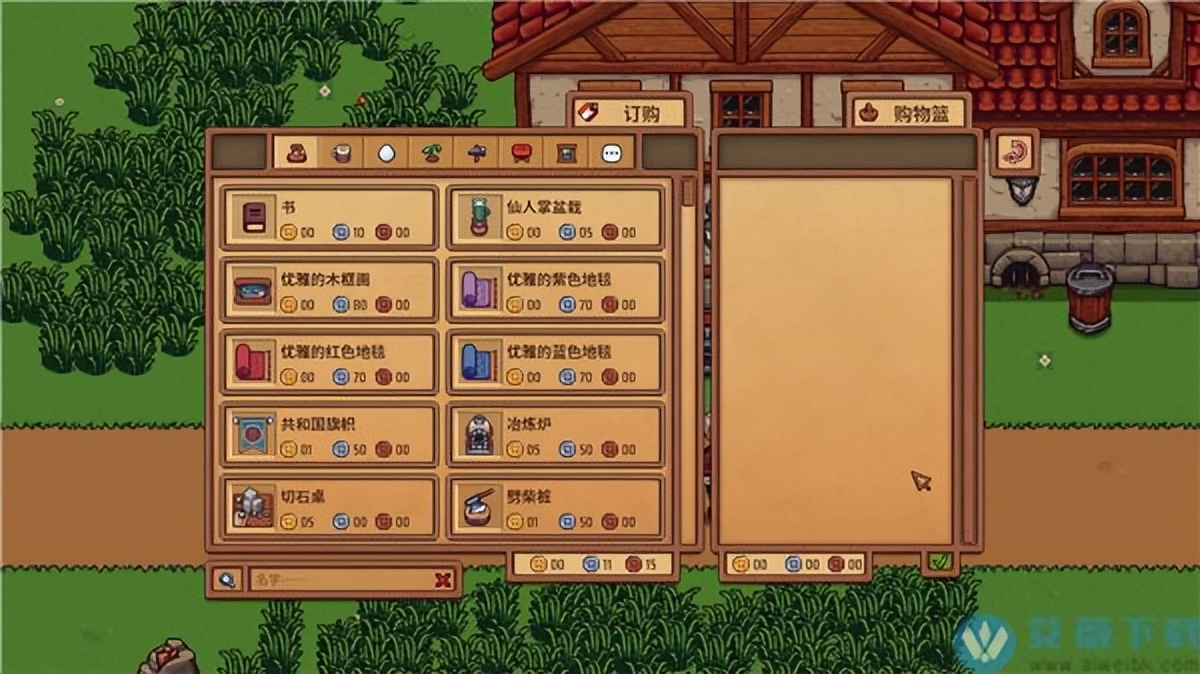The height and width of the screenshot is (674, 1200).
Task: Open the egg category tab
Action: coord(386,153)
